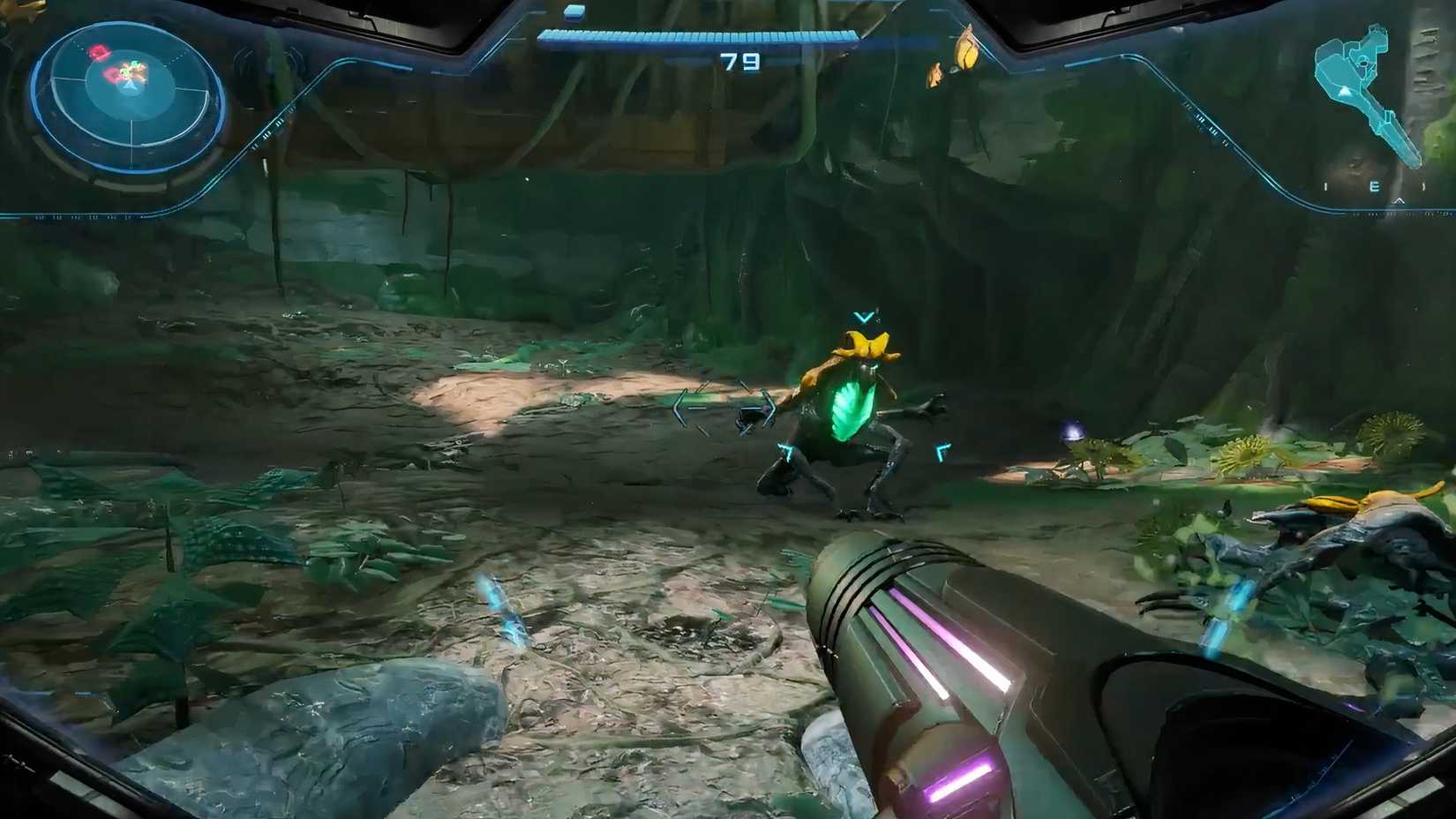
Task: Select the yellow creature blip on the radar
Action: [x=135, y=69]
